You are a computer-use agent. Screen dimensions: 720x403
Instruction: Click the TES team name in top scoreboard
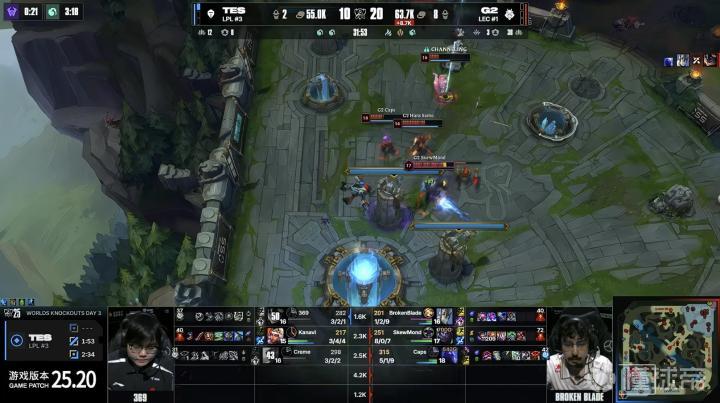(234, 10)
